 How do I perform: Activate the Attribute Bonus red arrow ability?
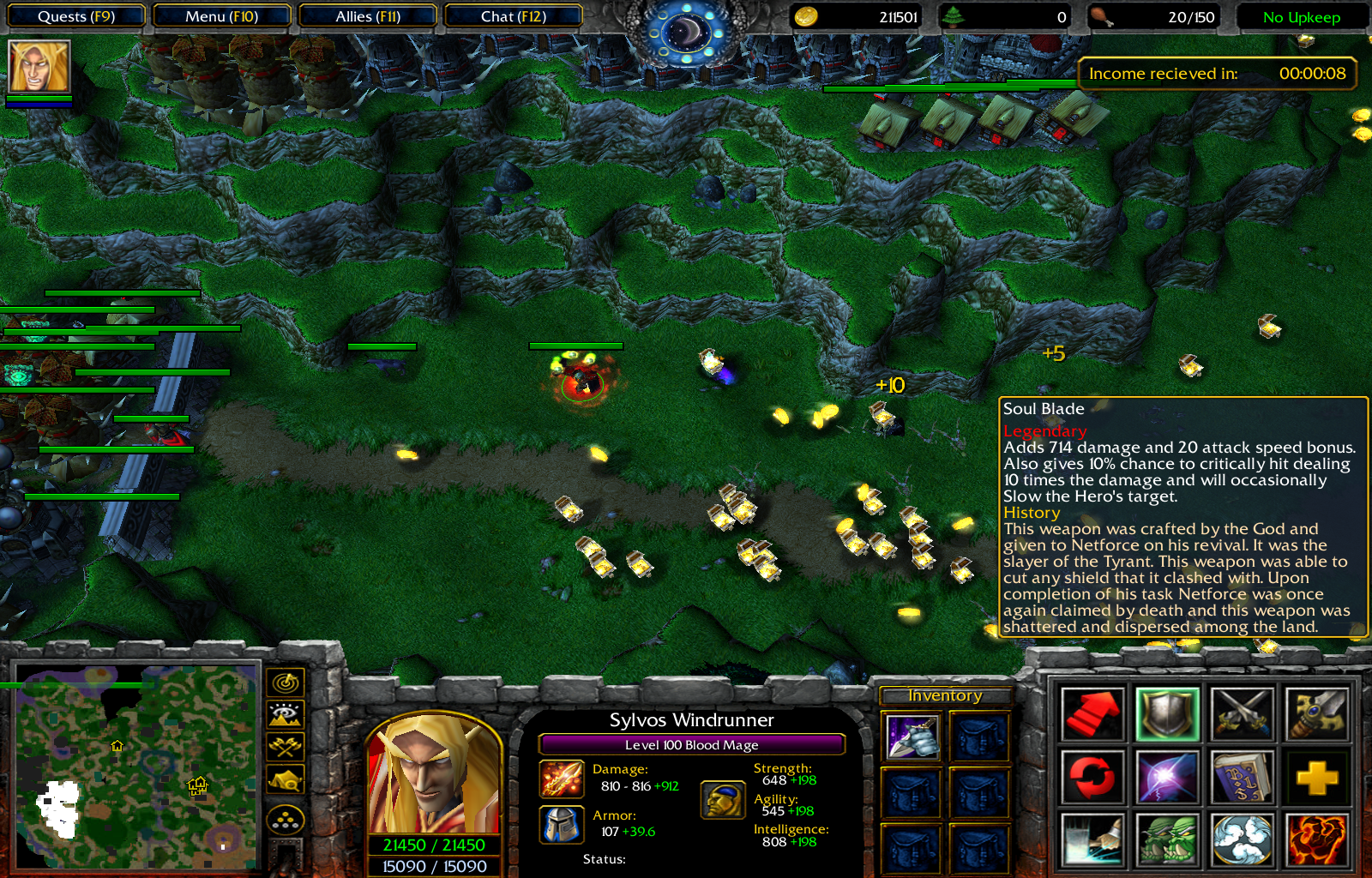click(x=1093, y=714)
